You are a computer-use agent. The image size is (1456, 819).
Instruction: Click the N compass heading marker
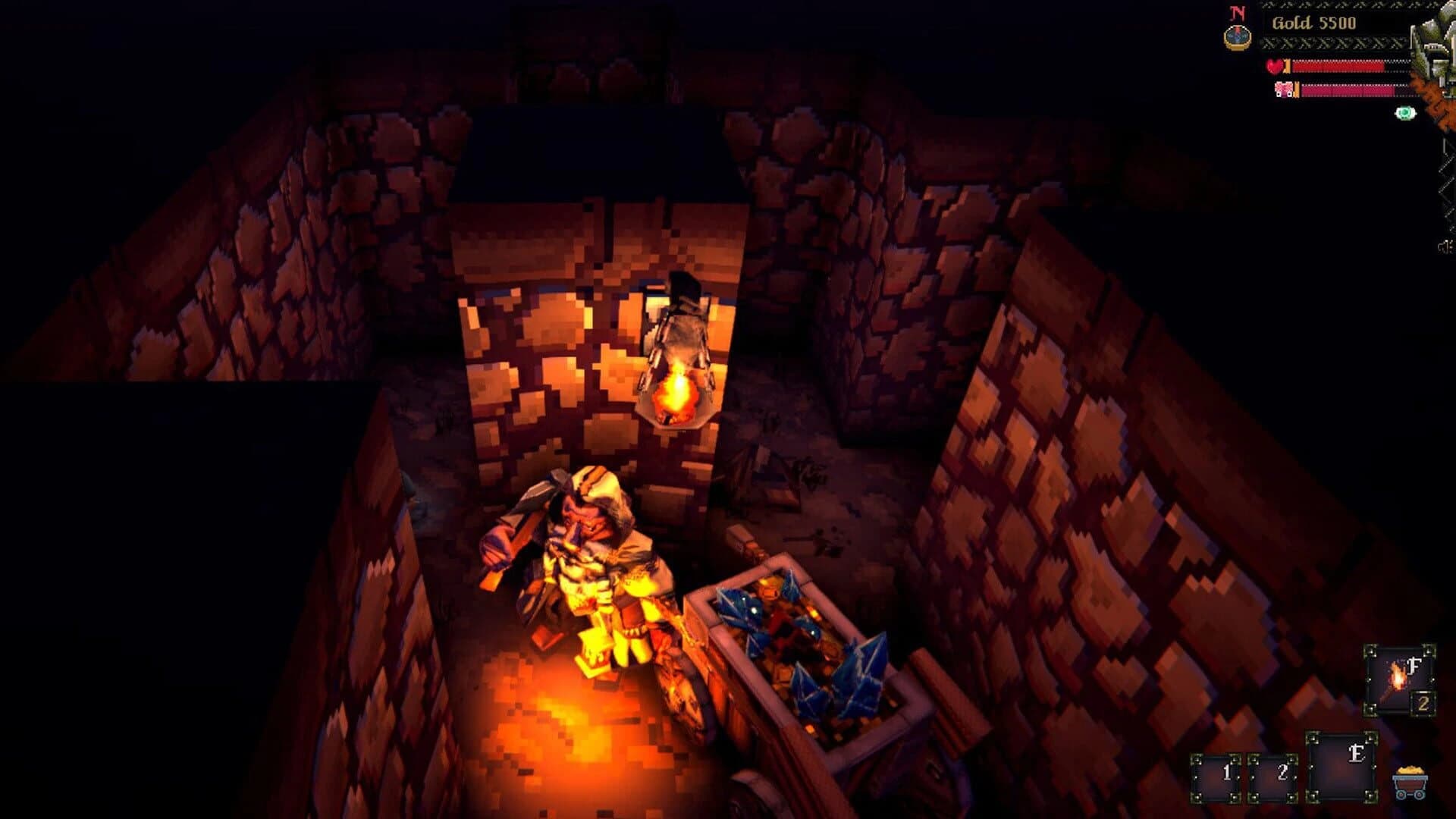click(1237, 12)
